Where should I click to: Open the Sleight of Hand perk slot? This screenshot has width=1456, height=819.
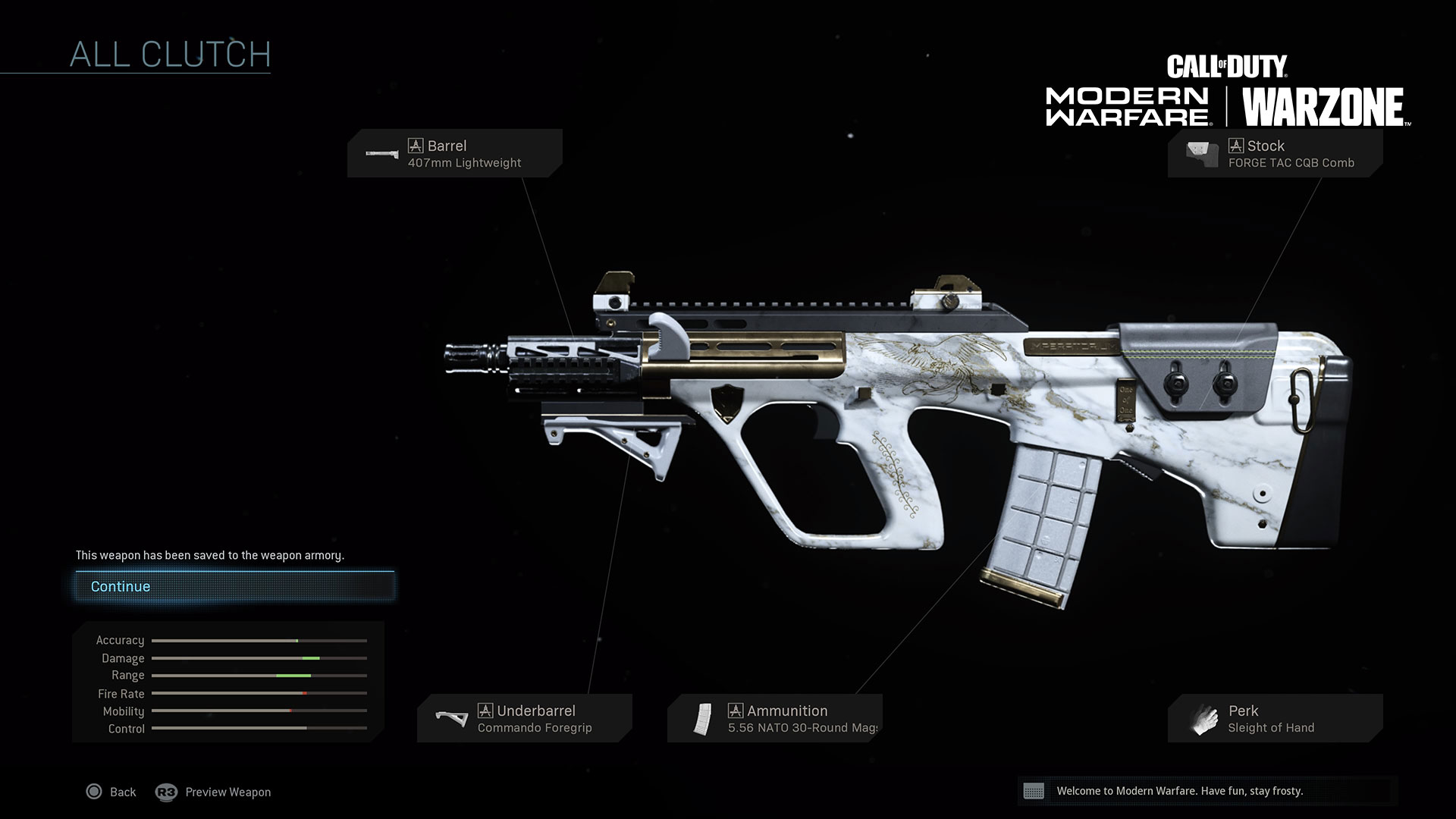pyautogui.click(x=1275, y=718)
